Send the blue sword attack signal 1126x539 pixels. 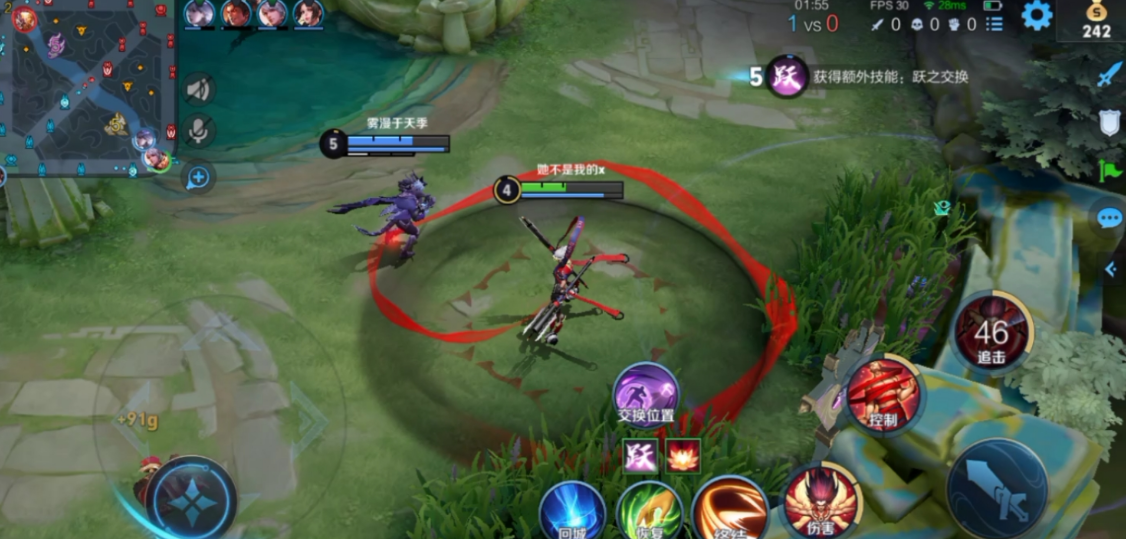click(x=1110, y=74)
